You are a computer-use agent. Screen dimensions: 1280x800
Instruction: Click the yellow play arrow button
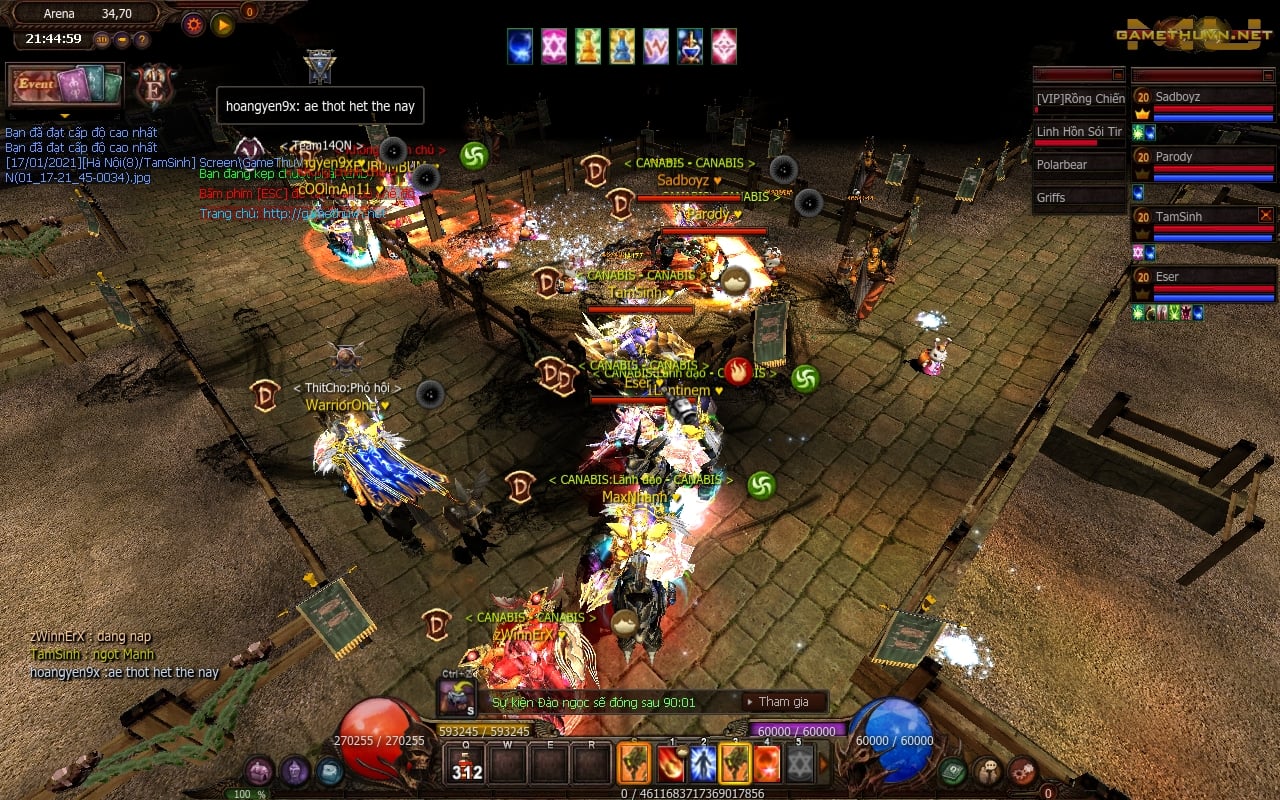pyautogui.click(x=222, y=24)
